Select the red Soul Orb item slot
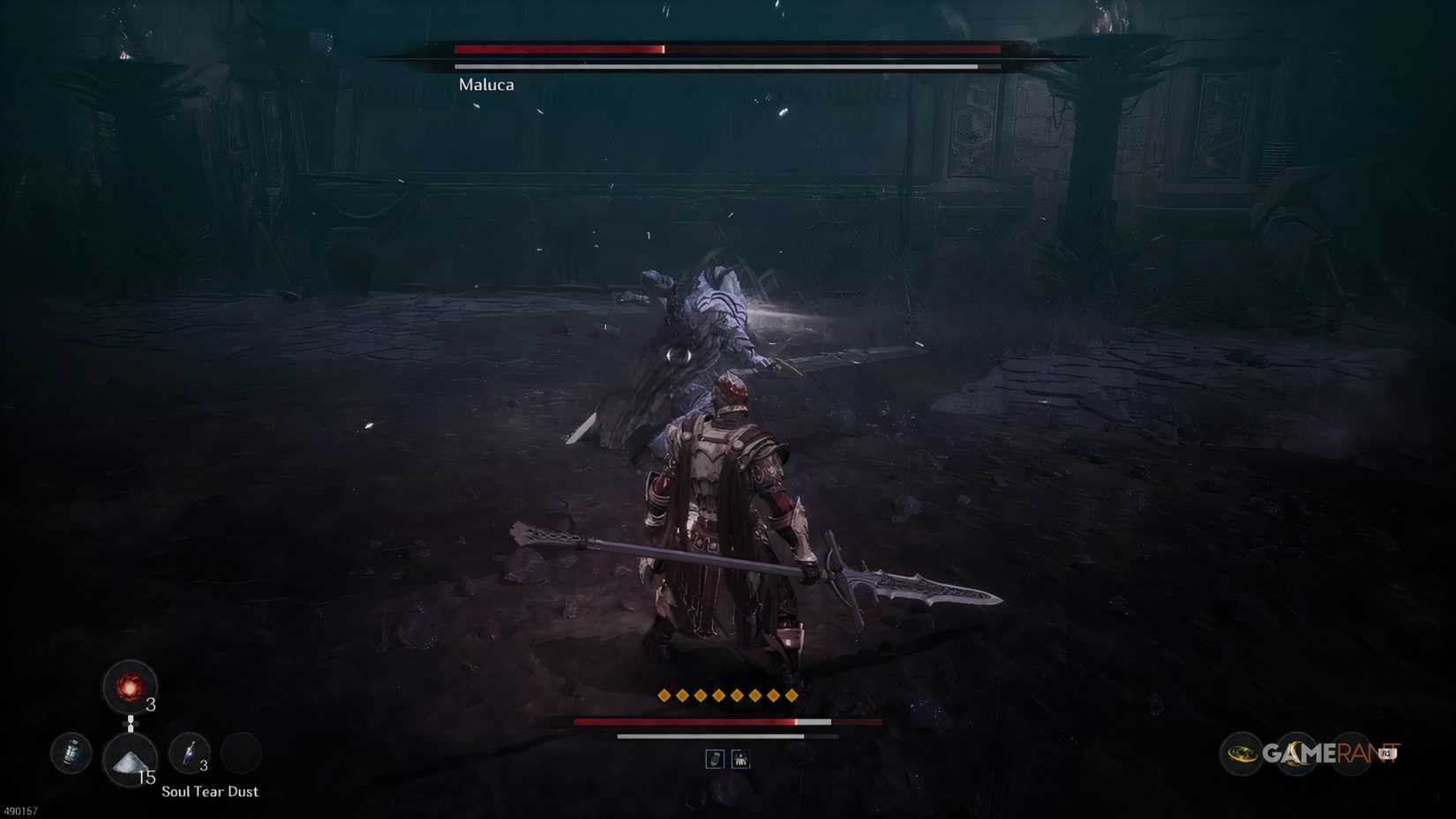This screenshot has width=1456, height=819. tap(131, 688)
